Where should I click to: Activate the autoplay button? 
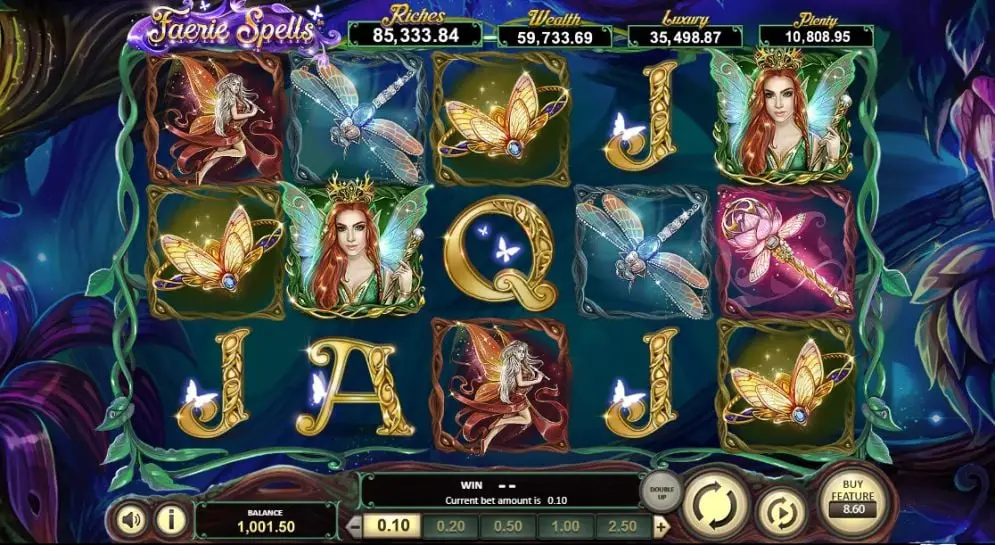point(779,509)
